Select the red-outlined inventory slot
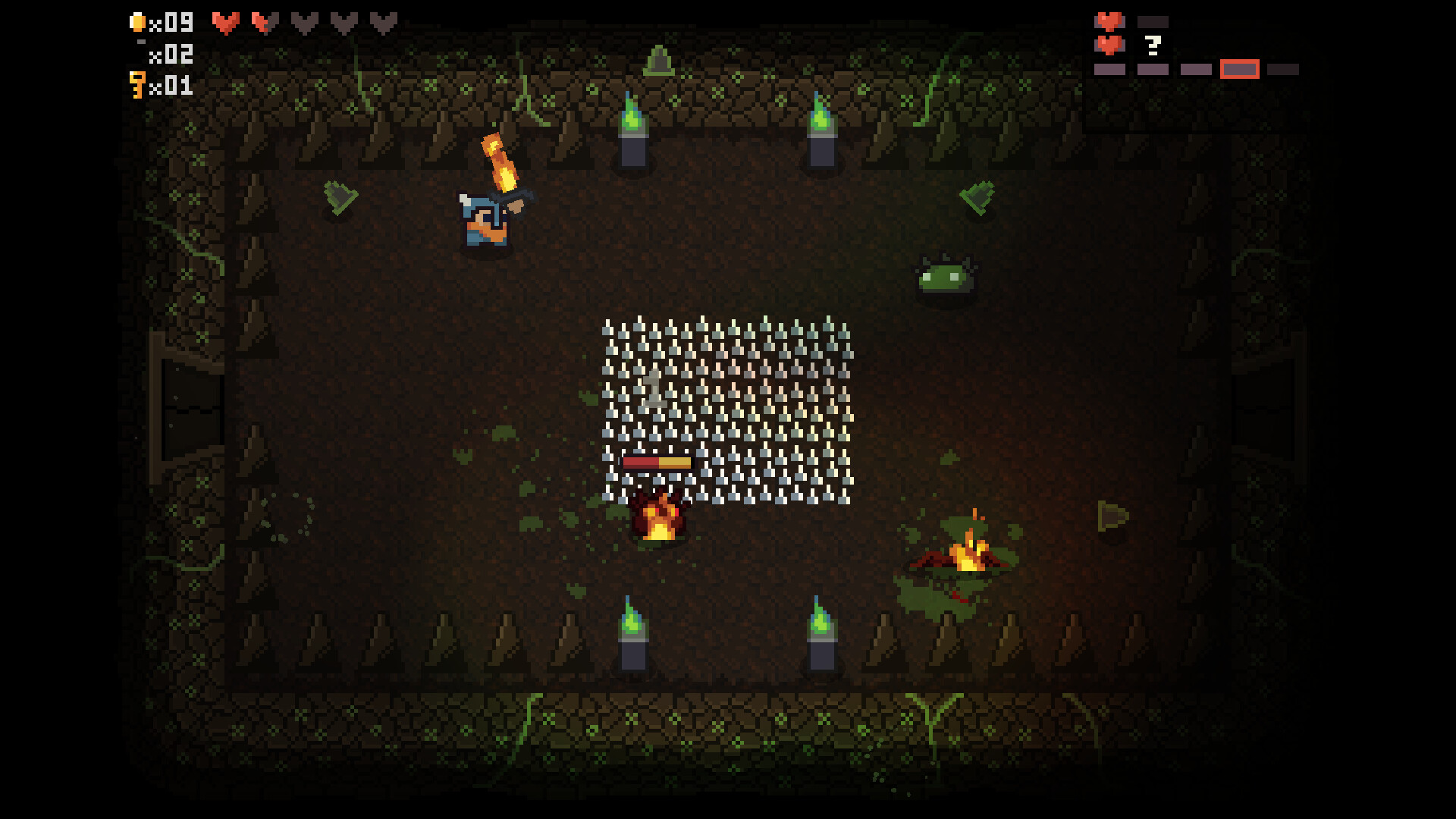The height and width of the screenshot is (819, 1456). pos(1240,70)
